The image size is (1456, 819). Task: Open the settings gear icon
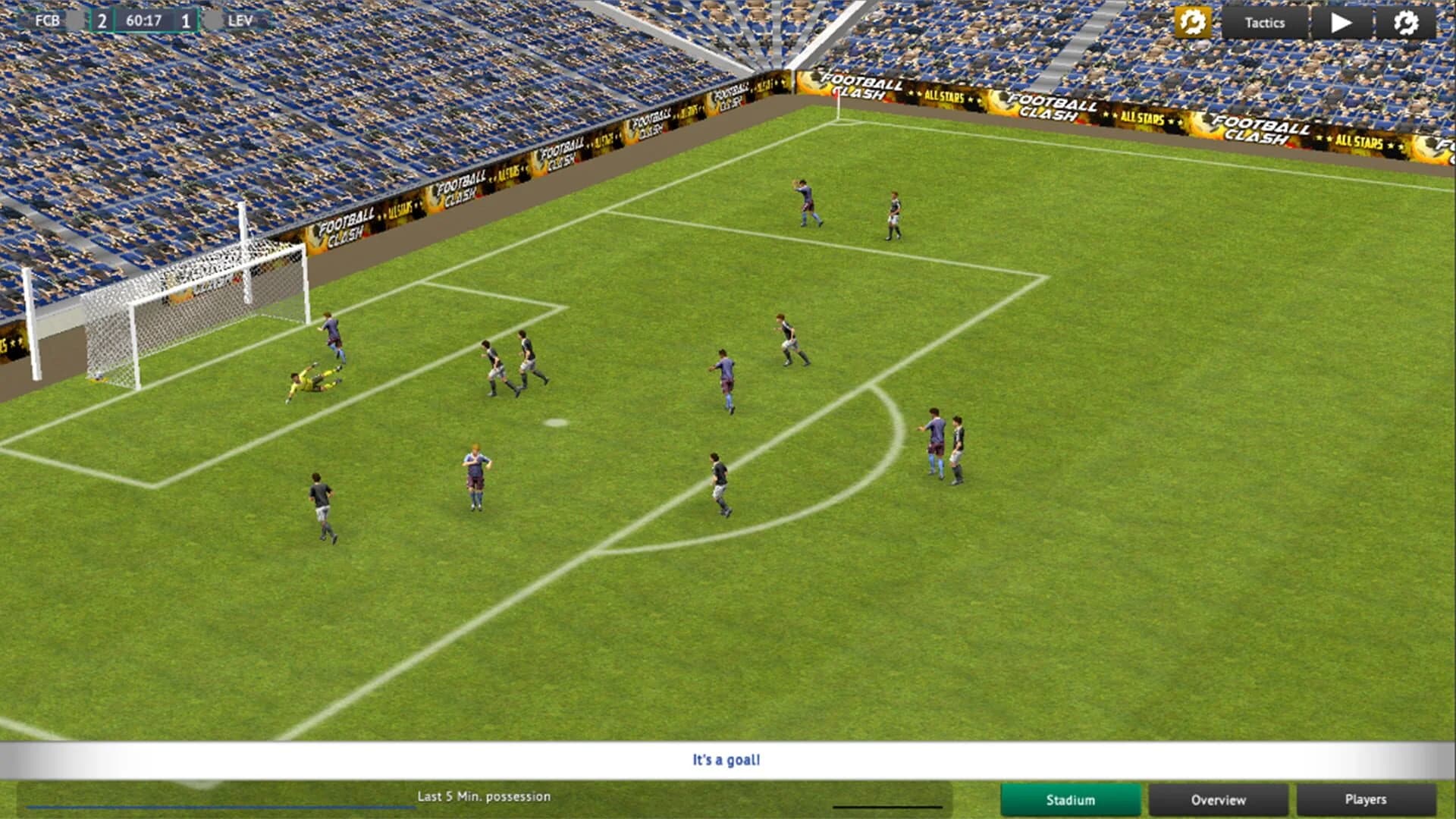(x=1408, y=23)
